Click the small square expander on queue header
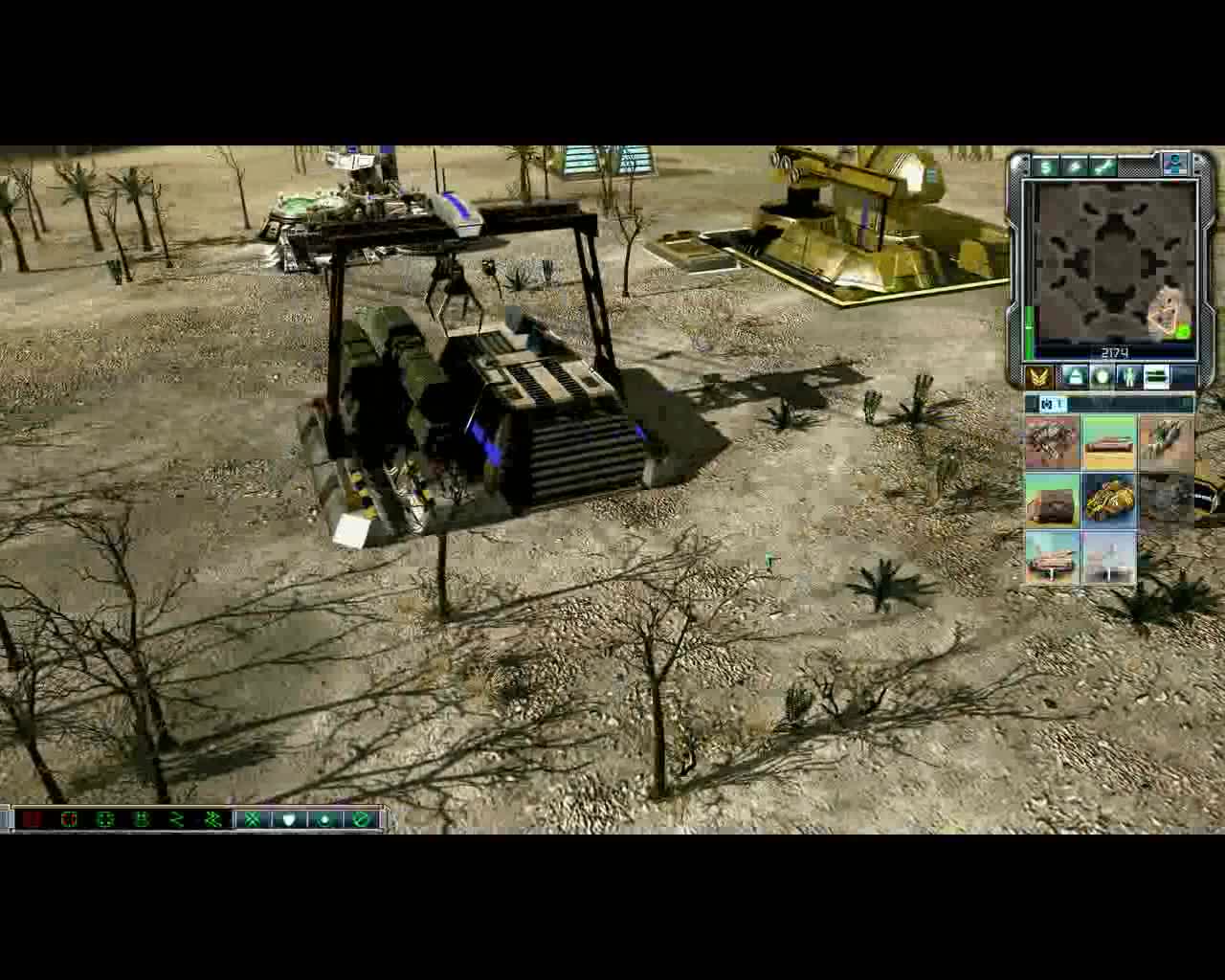Viewport: 1225px width, 980px height. tap(1045, 405)
